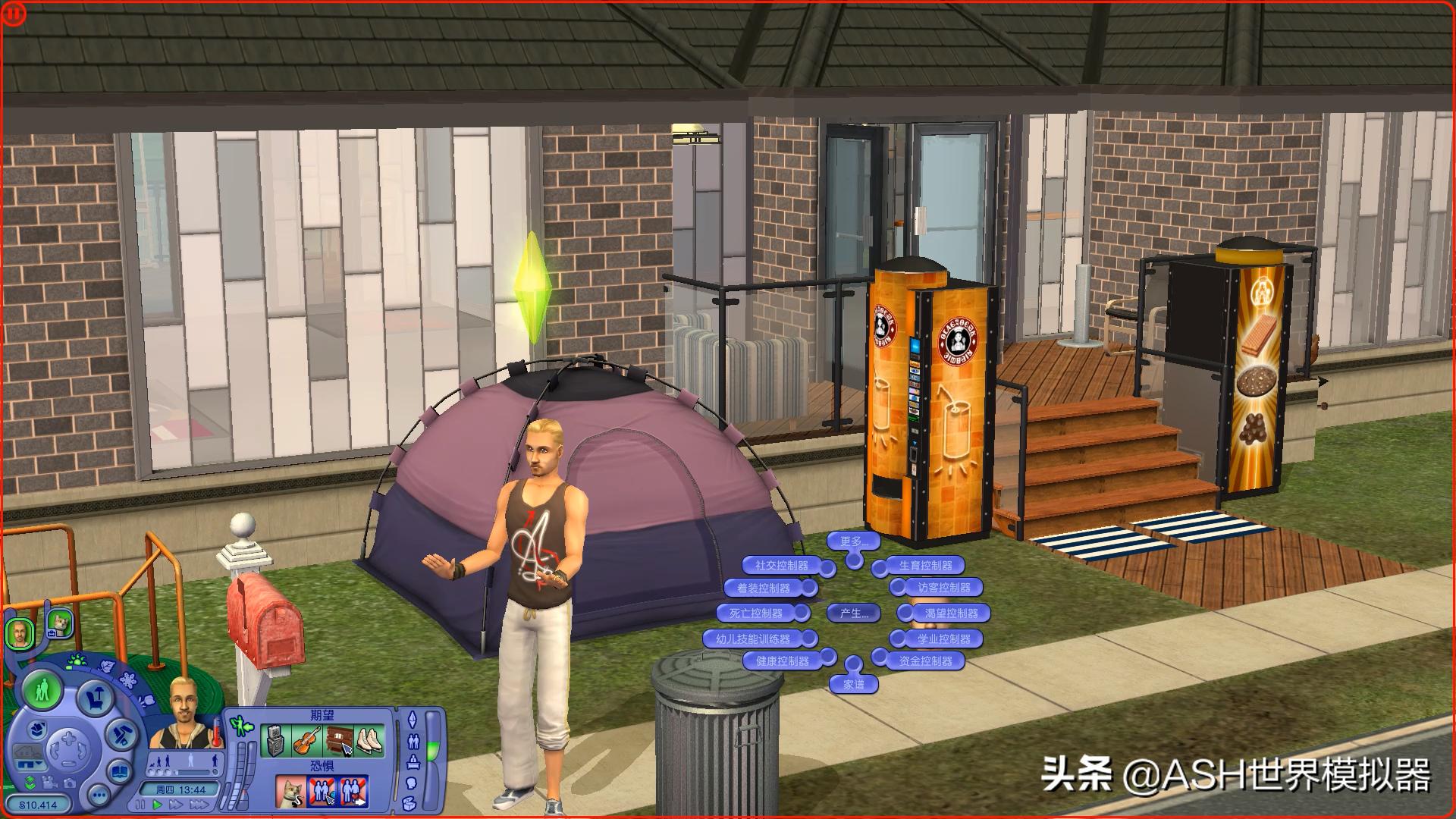Open the Skills panel head icon
Viewport: 1456px width, 819px height.
(x=412, y=783)
